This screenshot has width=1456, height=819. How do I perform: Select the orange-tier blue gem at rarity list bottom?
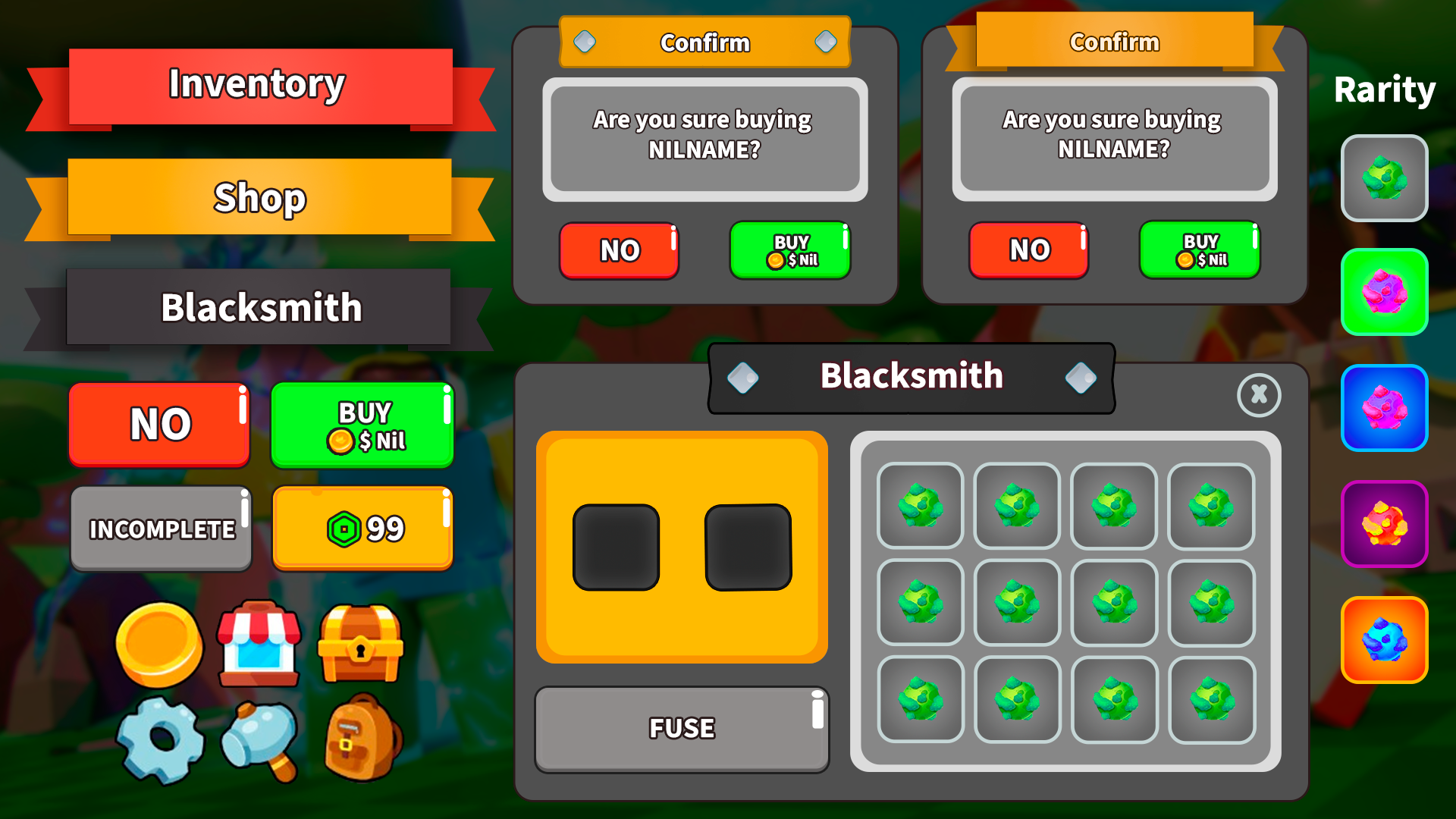click(x=1384, y=639)
